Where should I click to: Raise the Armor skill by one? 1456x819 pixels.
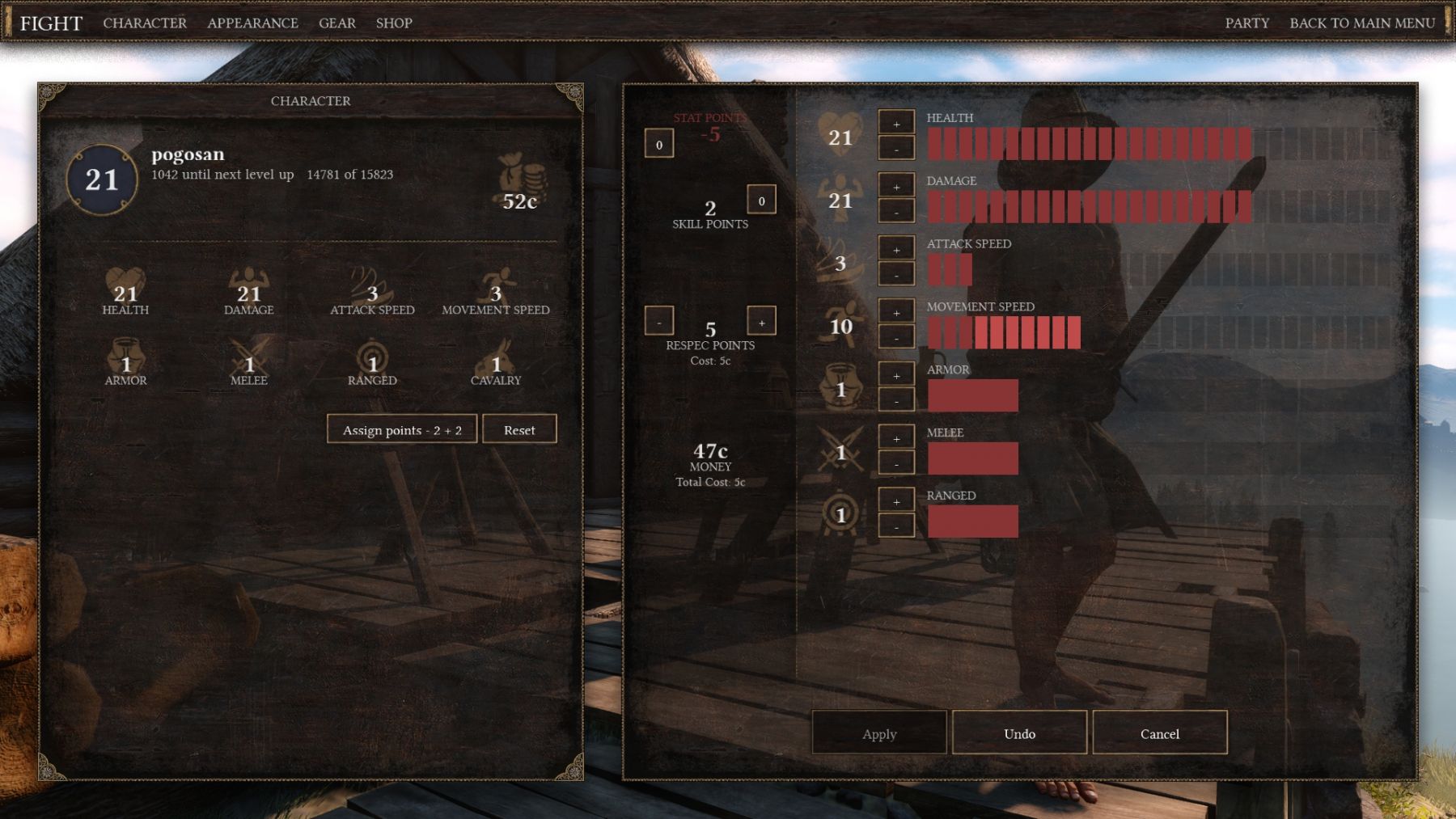pyautogui.click(x=896, y=375)
